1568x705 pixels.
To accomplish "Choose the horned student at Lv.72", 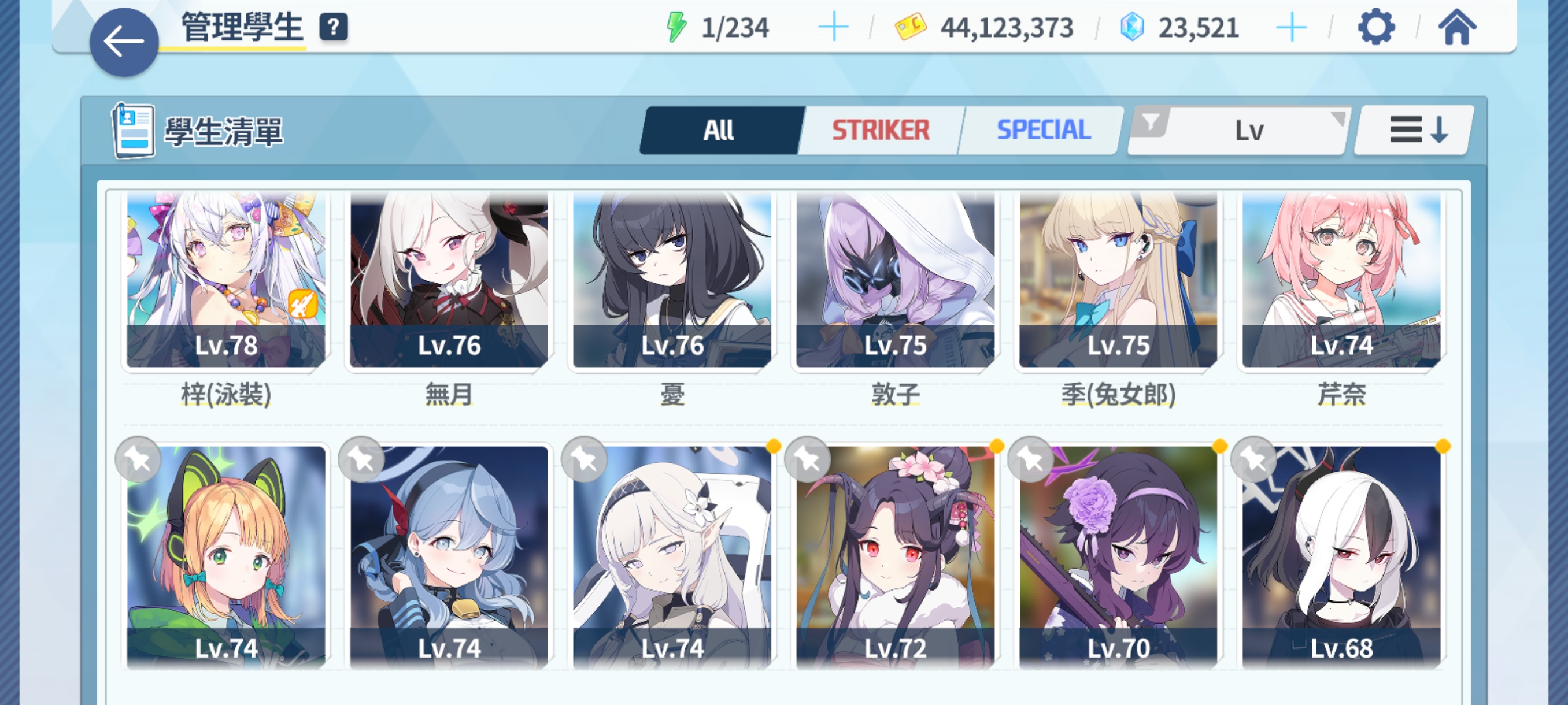I will click(x=896, y=556).
